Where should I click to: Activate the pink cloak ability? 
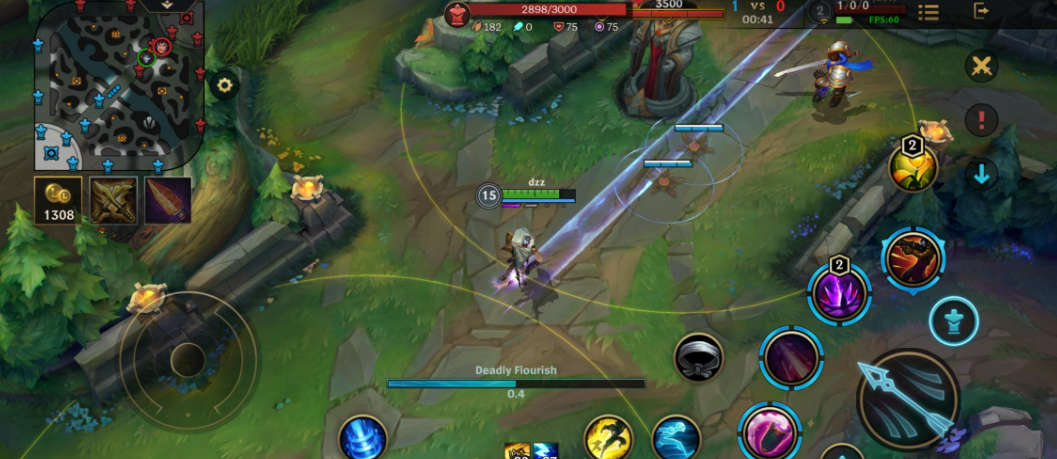(770, 432)
